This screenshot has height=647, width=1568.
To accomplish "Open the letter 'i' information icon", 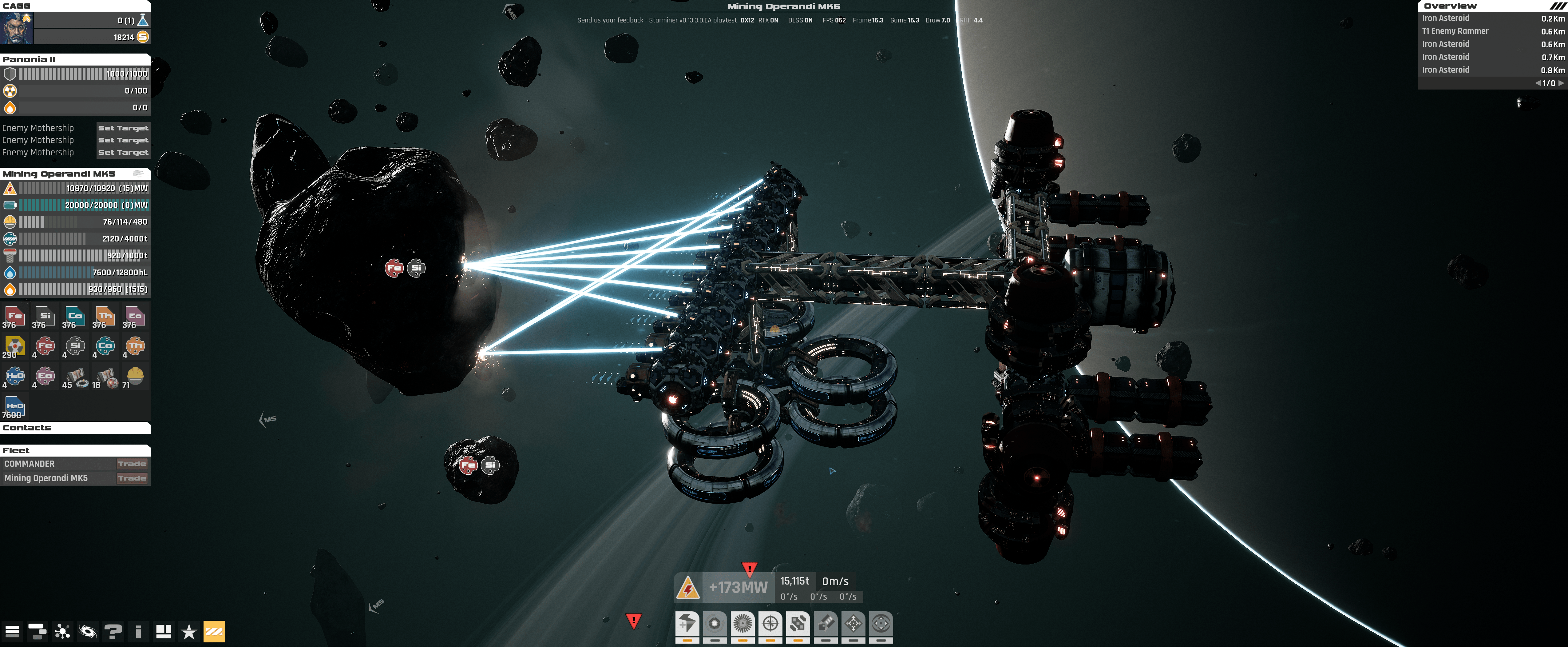I will pyautogui.click(x=139, y=632).
